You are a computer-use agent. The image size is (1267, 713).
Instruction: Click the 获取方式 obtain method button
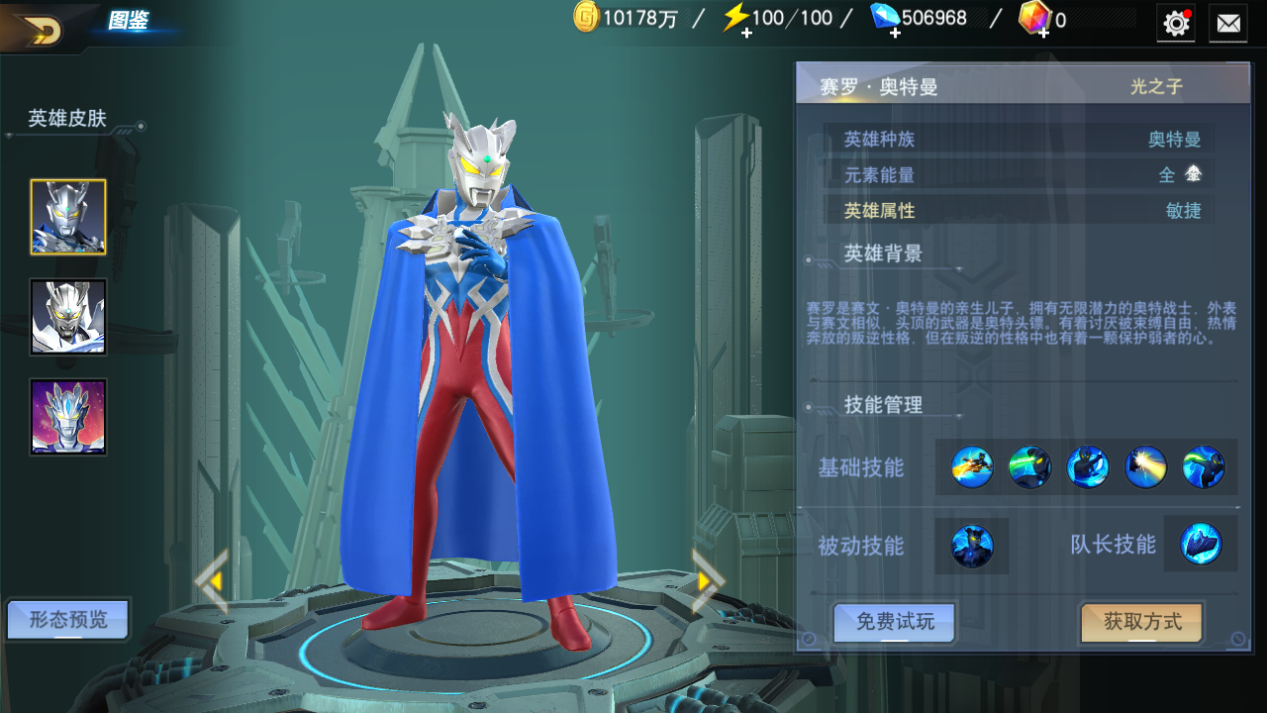click(1142, 622)
